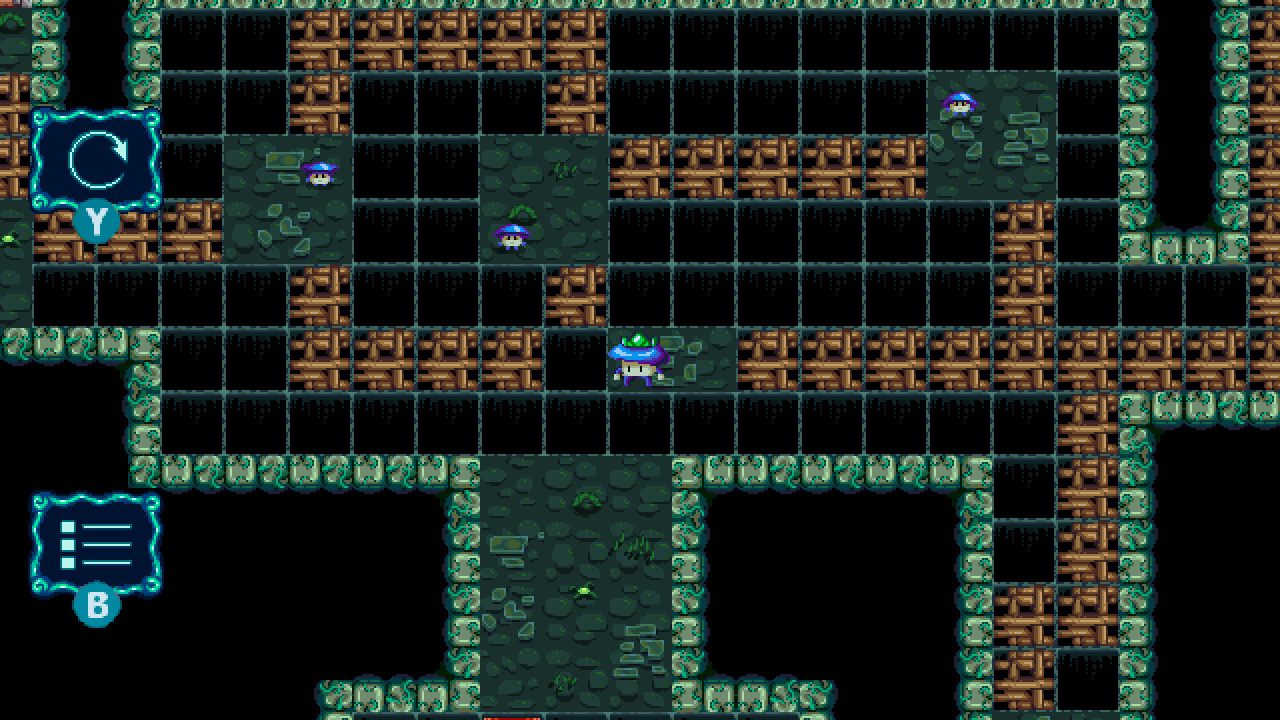Click the Y button badge
The image size is (1280, 720).
[95, 222]
